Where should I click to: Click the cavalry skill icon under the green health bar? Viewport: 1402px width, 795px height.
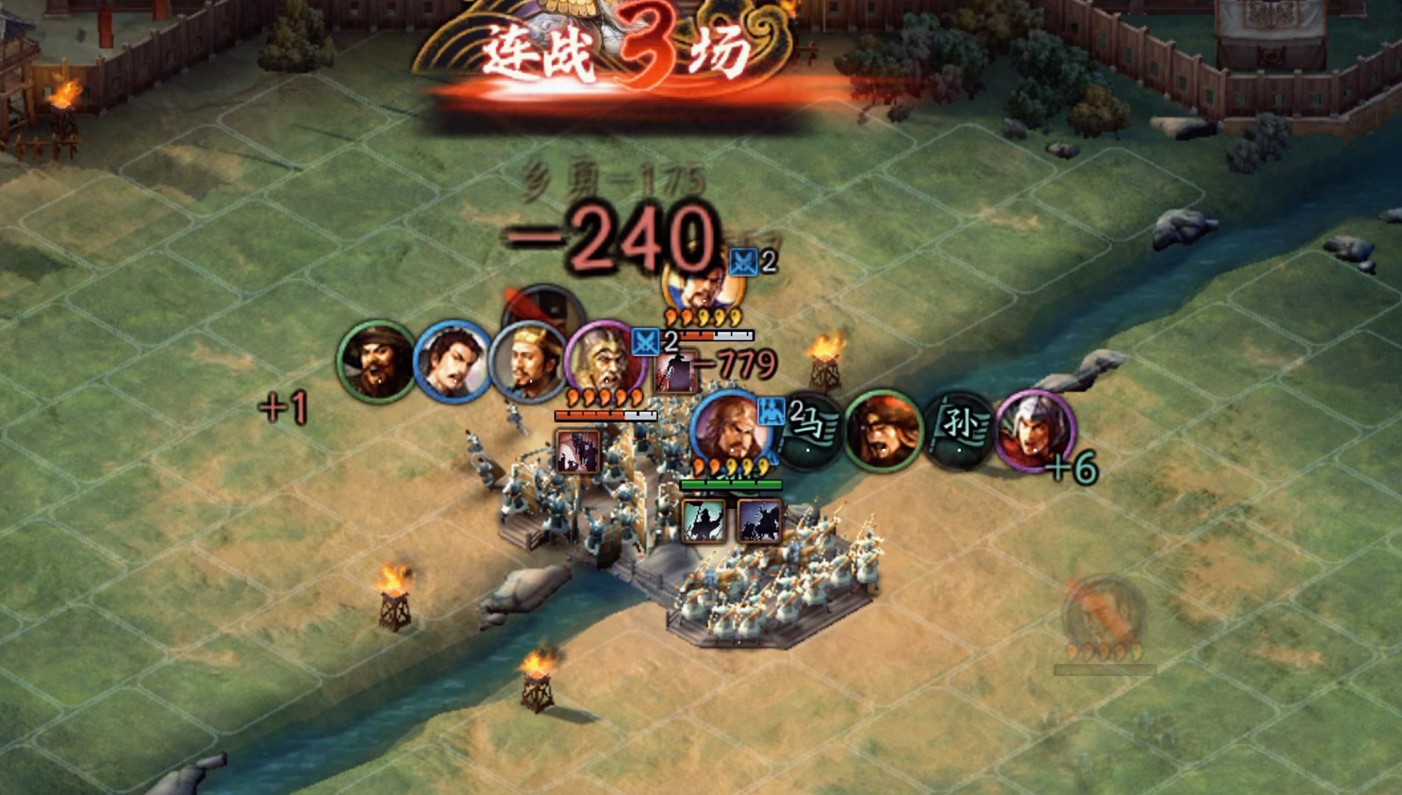point(762,521)
